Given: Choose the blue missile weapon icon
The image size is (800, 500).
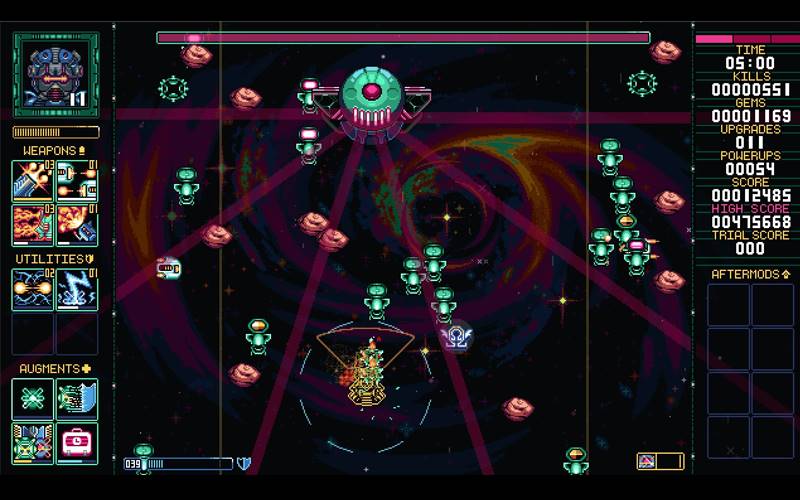Looking at the screenshot, I should click(x=76, y=224).
